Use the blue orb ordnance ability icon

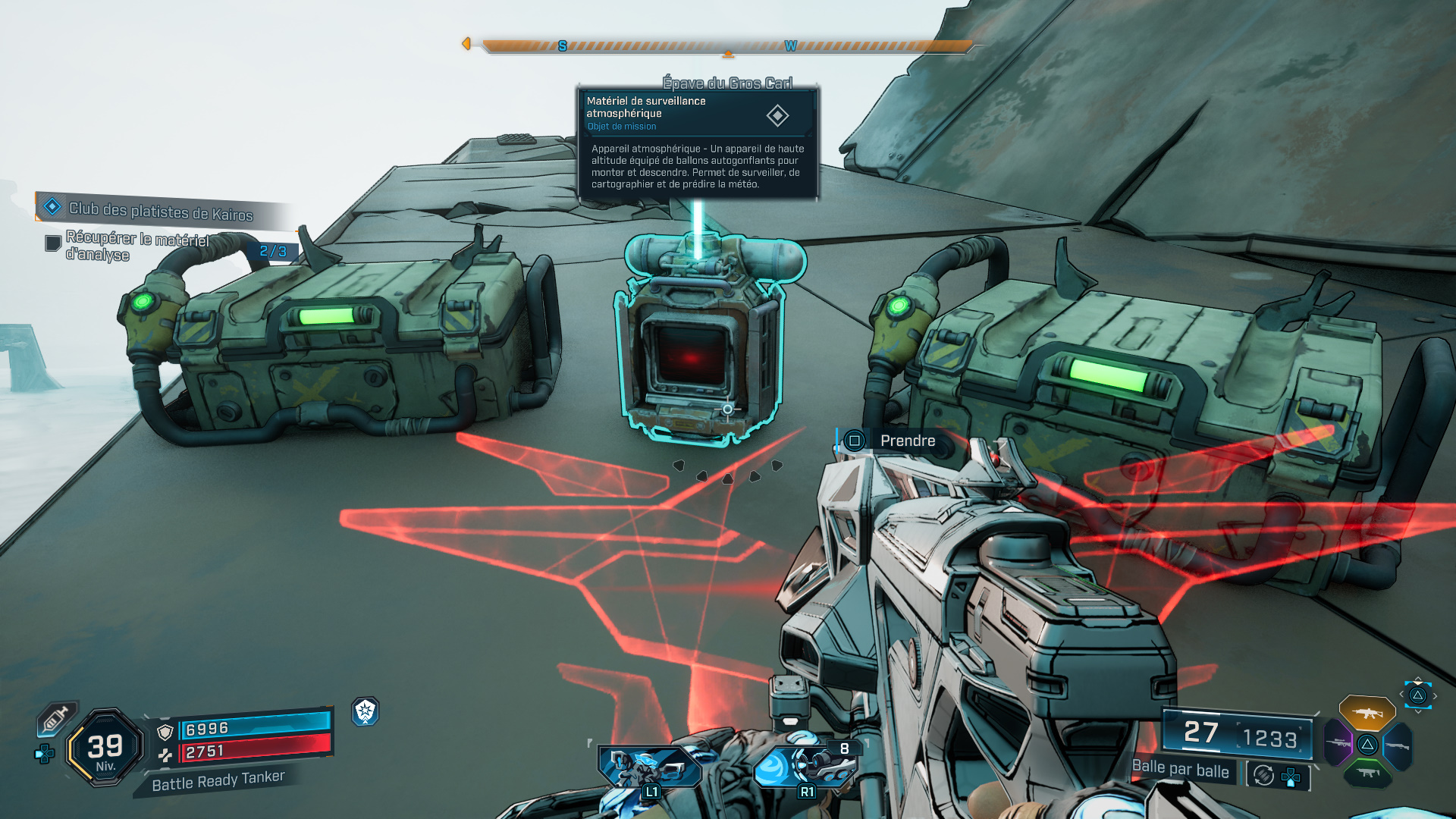(x=805, y=766)
